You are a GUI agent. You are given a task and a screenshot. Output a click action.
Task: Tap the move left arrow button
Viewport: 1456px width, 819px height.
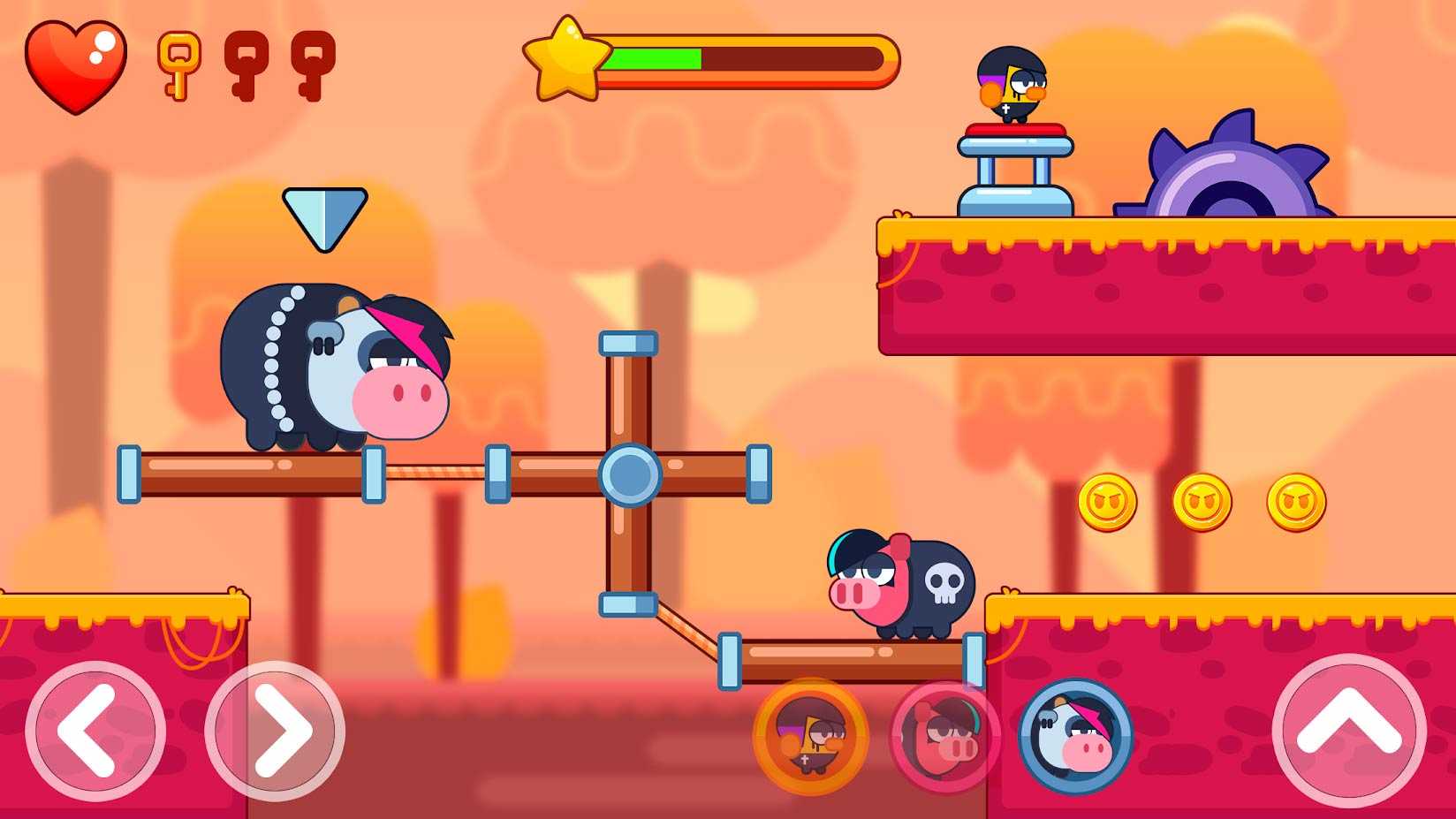click(x=95, y=731)
